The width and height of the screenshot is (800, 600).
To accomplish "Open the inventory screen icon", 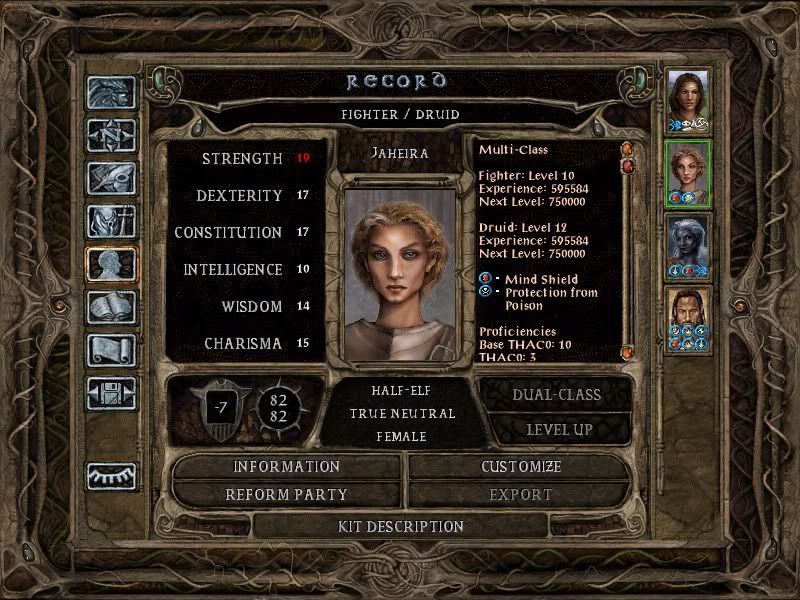I will coord(111,221).
